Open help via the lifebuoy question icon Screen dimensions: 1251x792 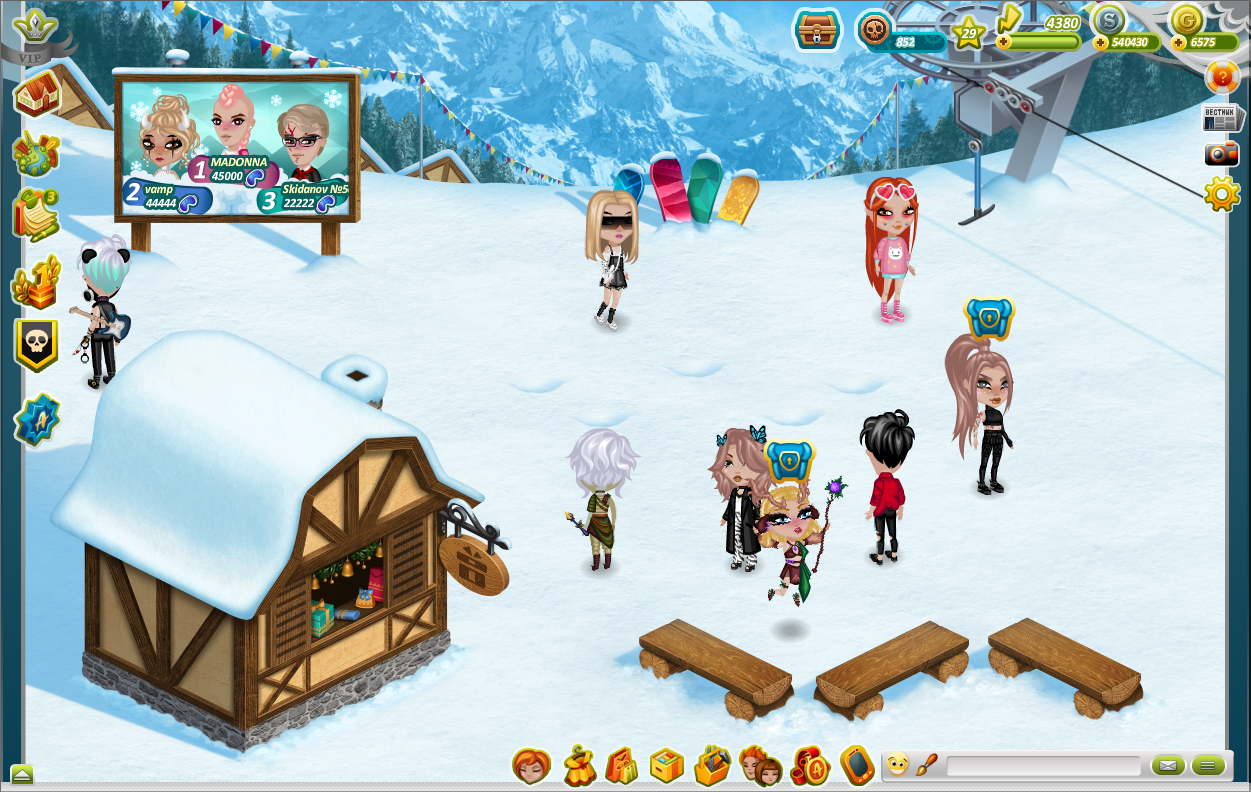(1222, 77)
